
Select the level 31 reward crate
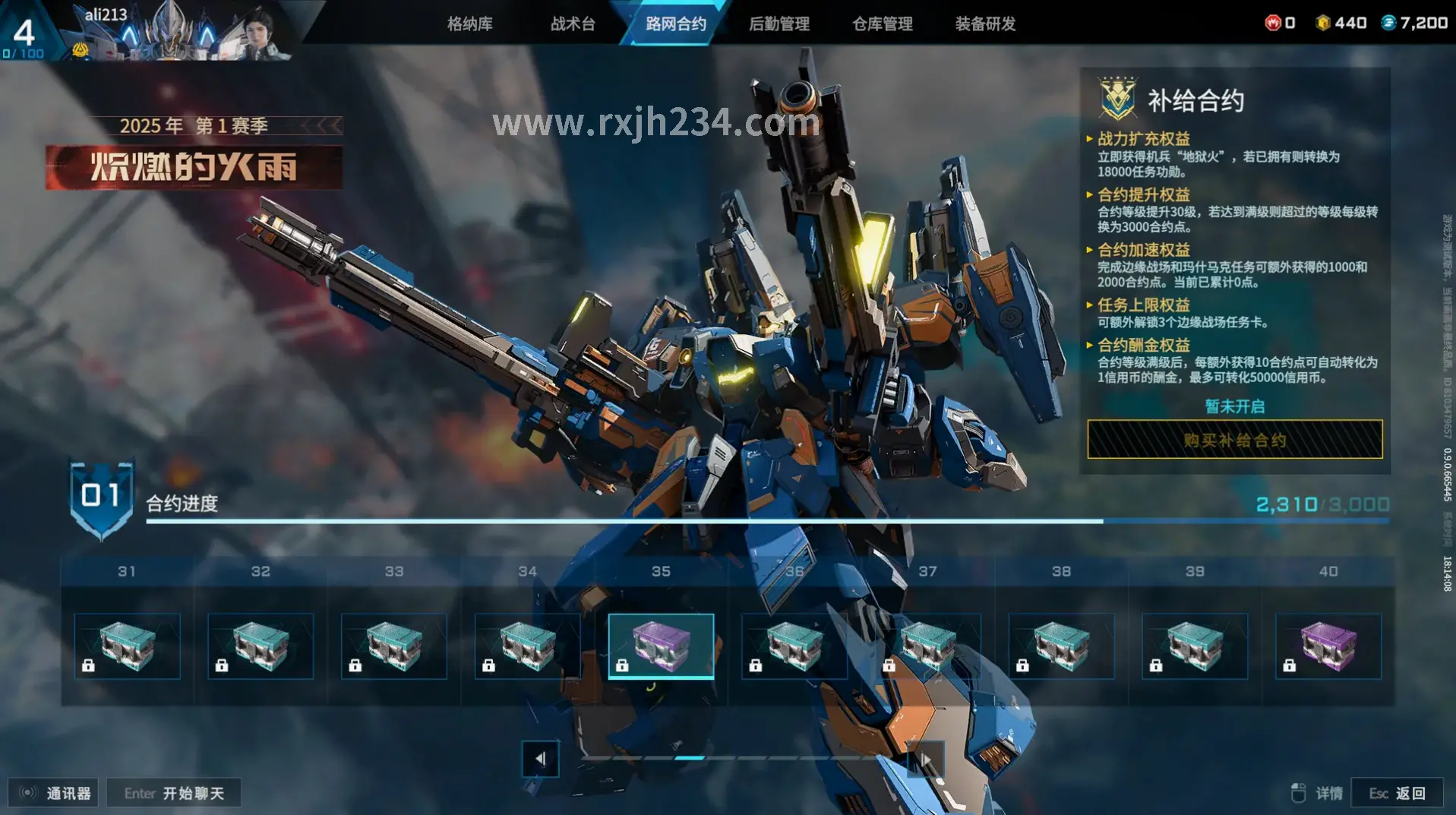click(127, 646)
